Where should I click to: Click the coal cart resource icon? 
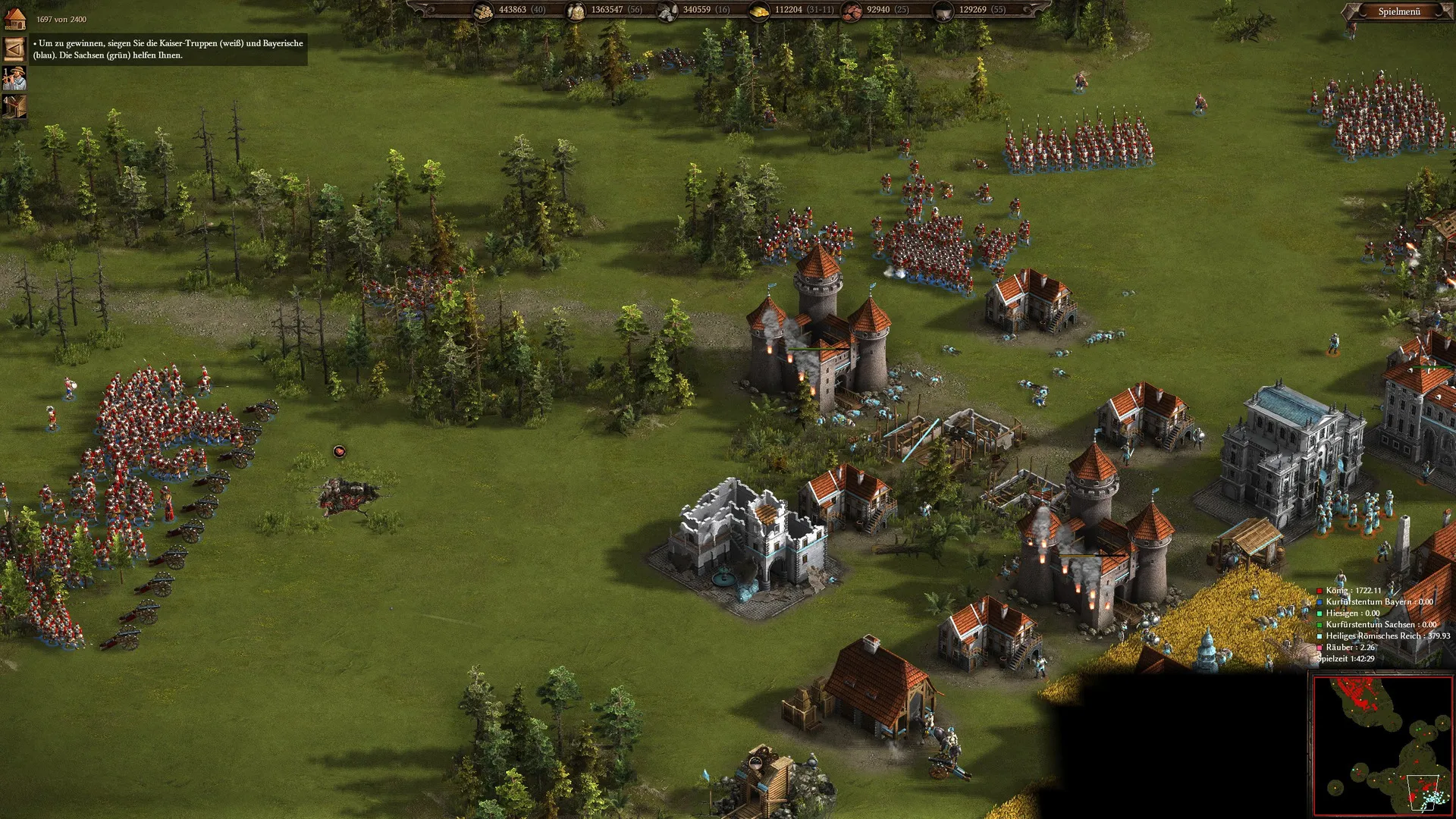[x=943, y=11]
